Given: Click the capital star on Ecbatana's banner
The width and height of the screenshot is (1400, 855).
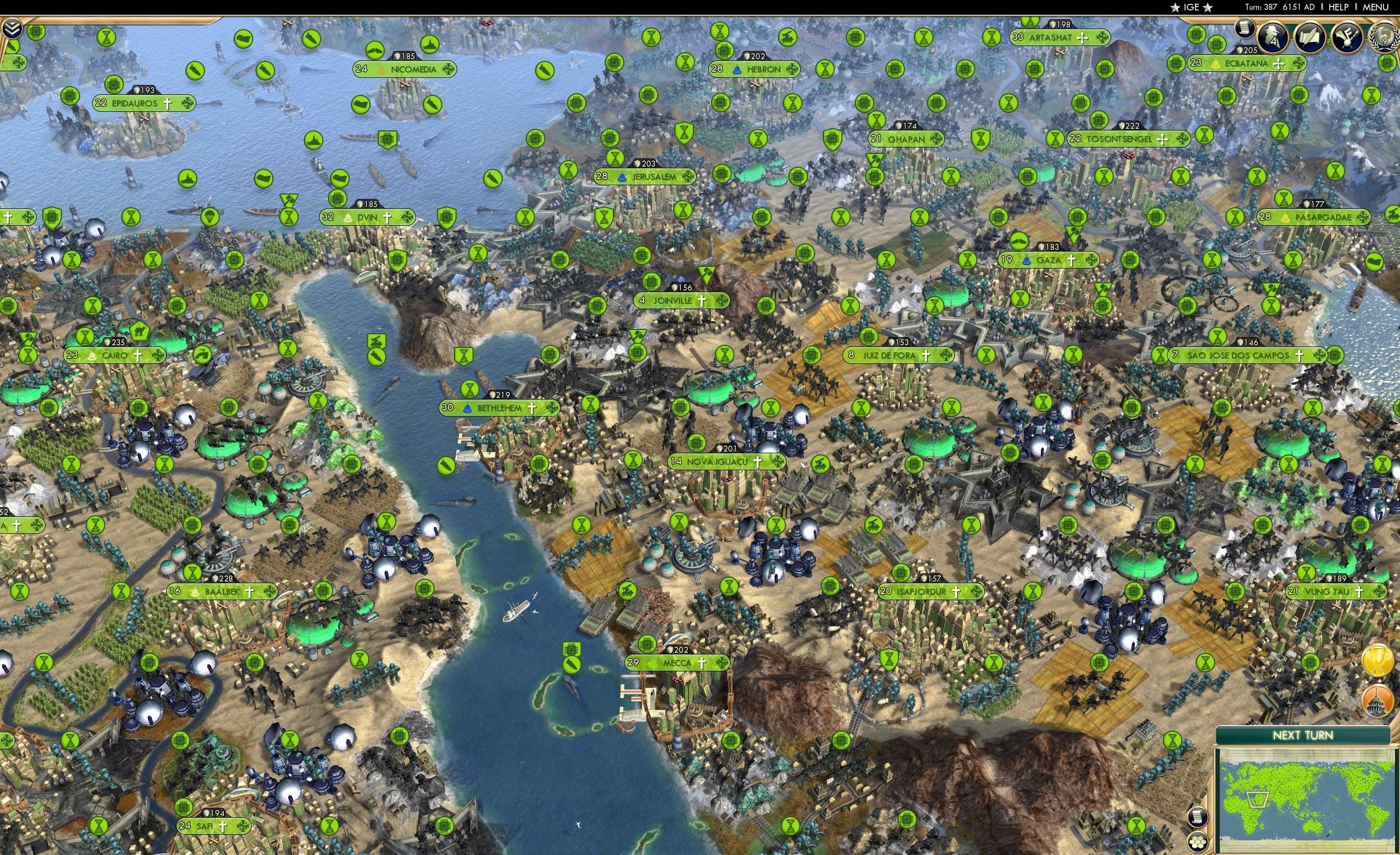Looking at the screenshot, I should (1215, 65).
